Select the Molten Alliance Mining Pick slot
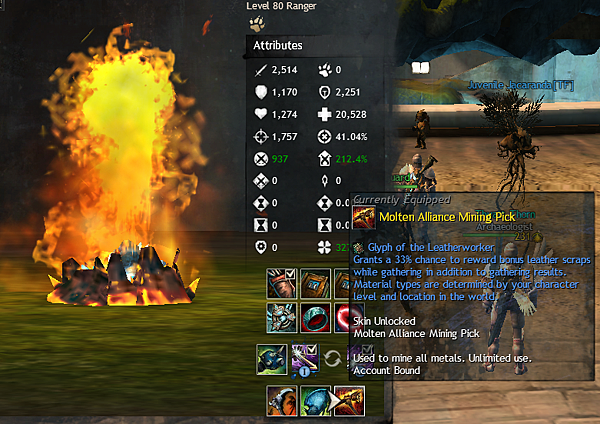 [349, 401]
